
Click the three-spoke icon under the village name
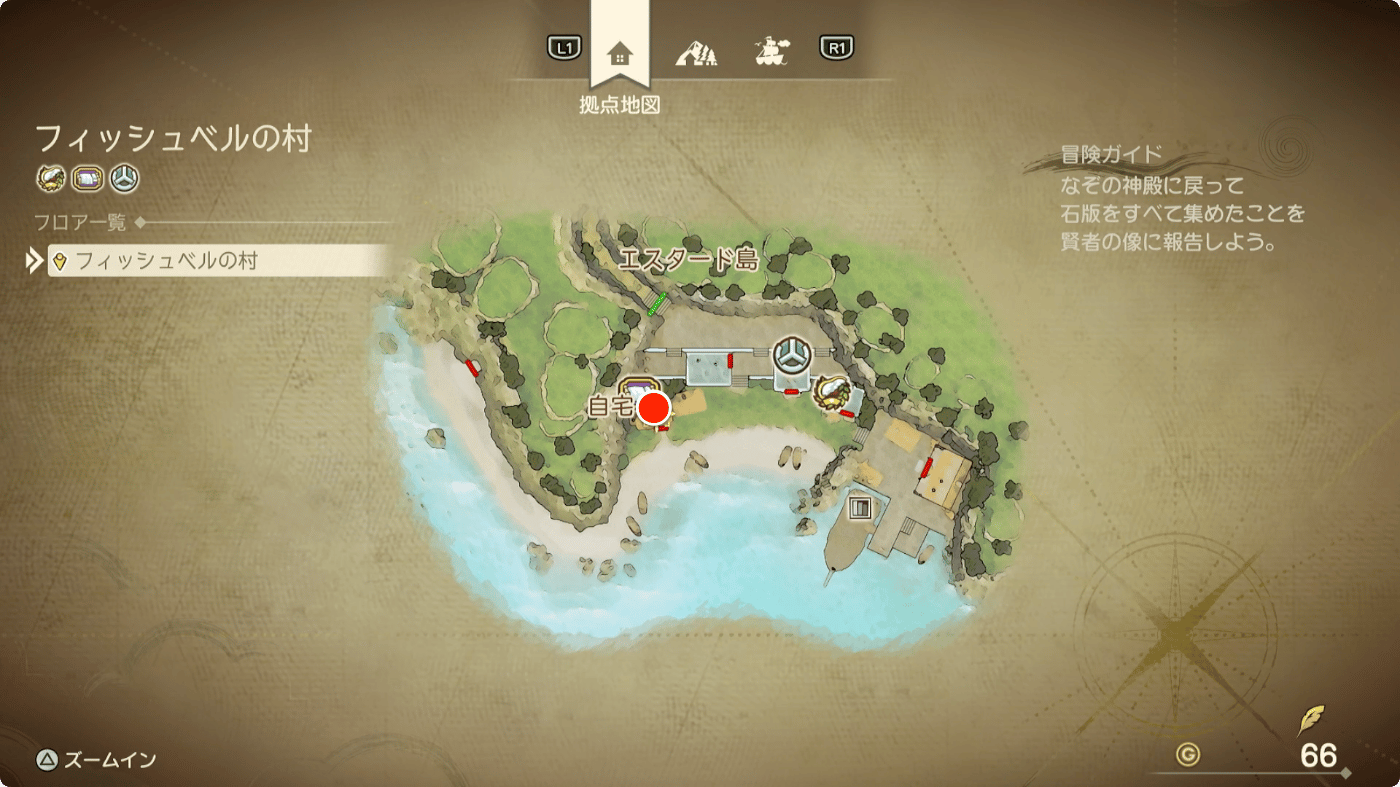[x=124, y=179]
